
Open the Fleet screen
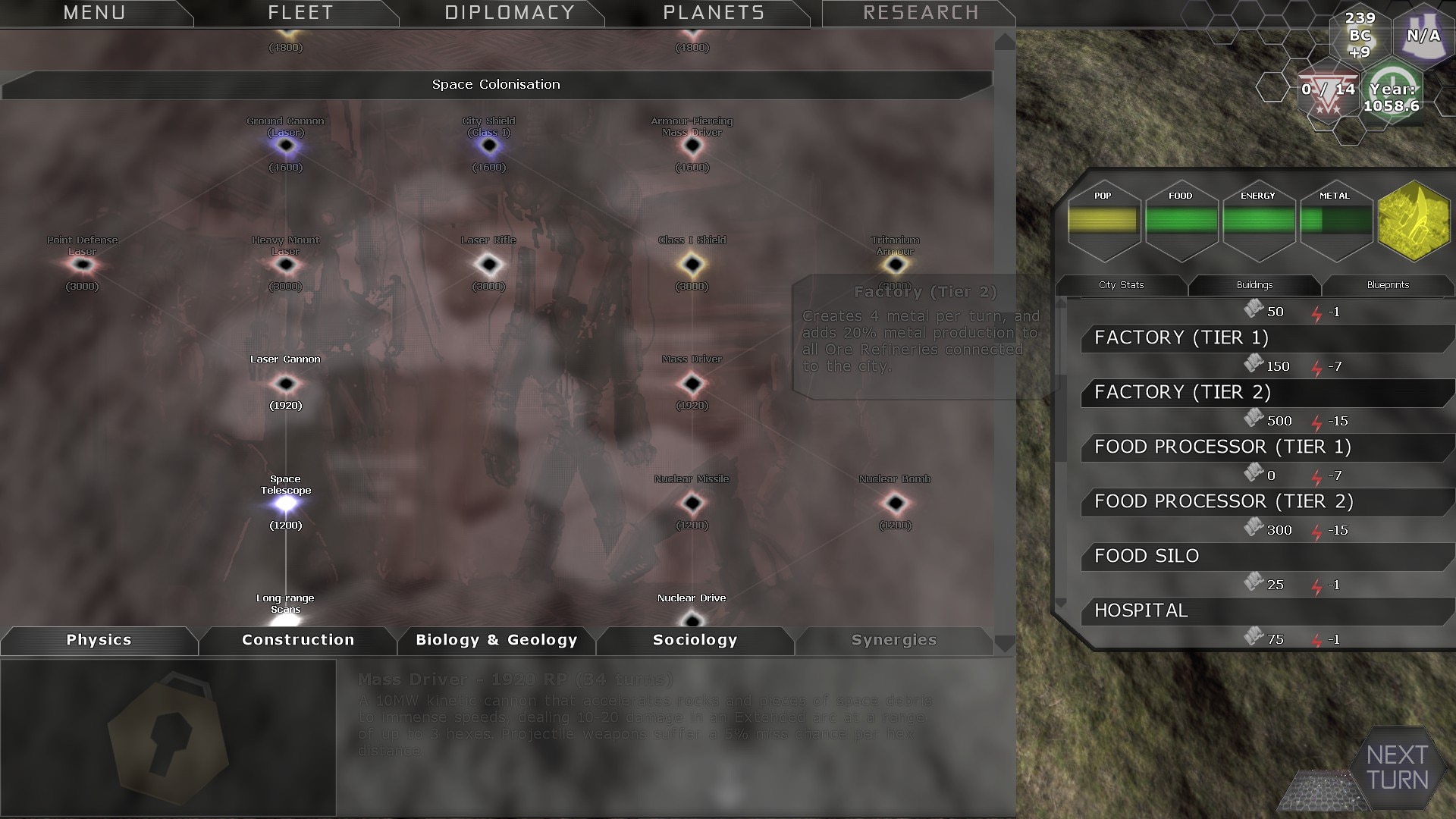tap(300, 13)
